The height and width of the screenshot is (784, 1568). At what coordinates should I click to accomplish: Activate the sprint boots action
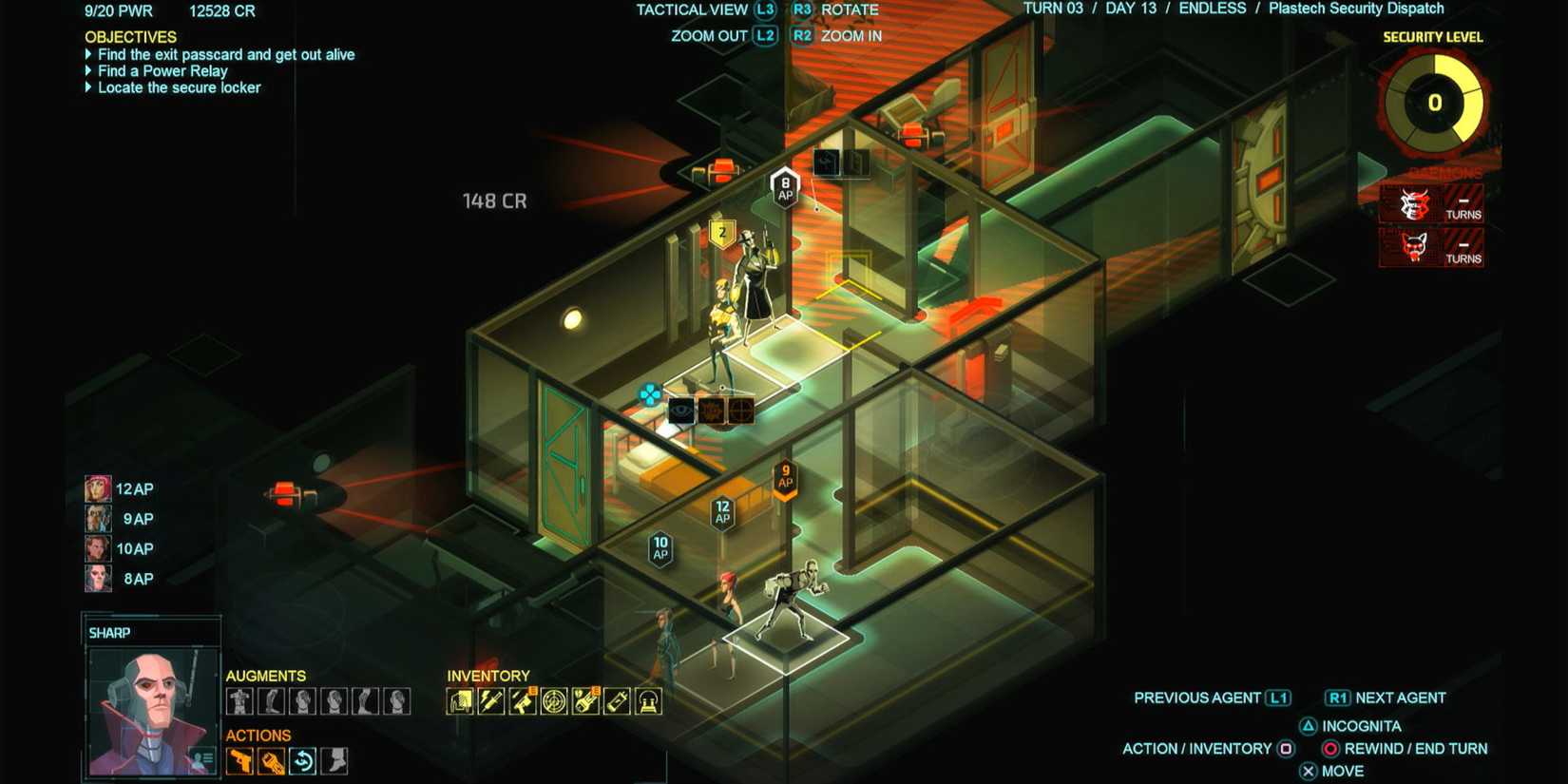click(335, 761)
